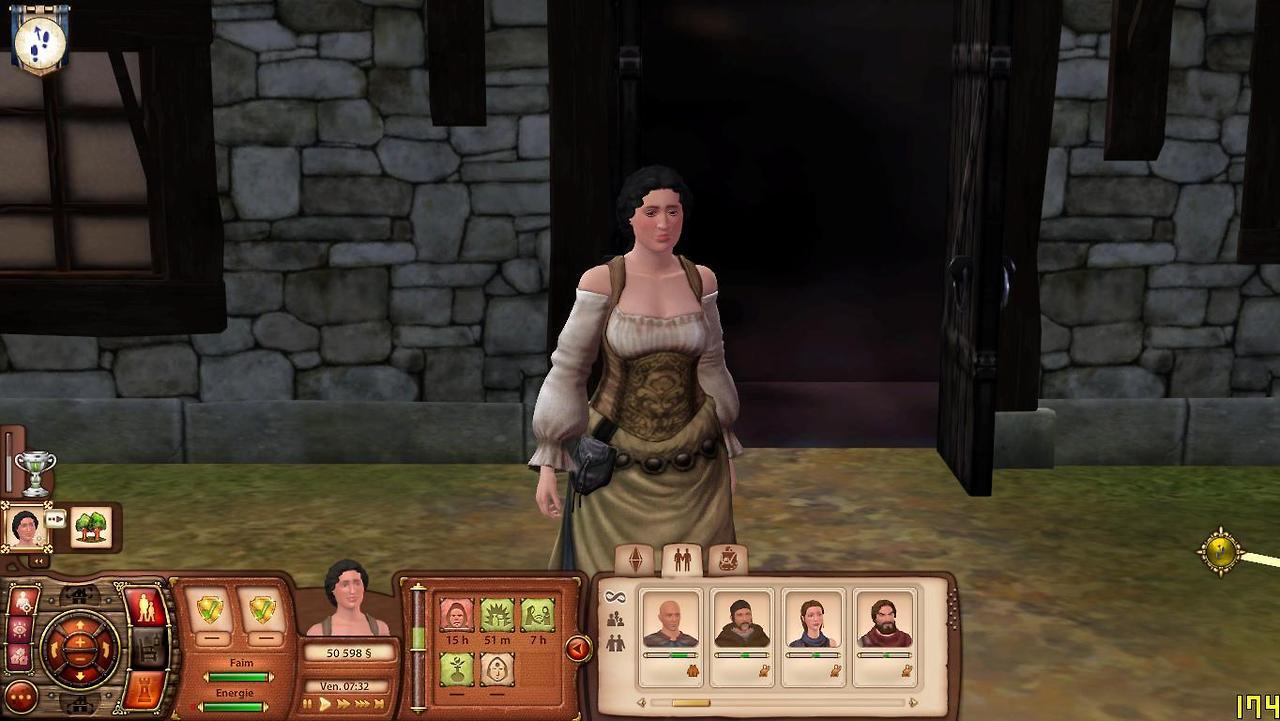Select the bearded man in red portrait
Screen dimensions: 1280x721
[x=884, y=621]
